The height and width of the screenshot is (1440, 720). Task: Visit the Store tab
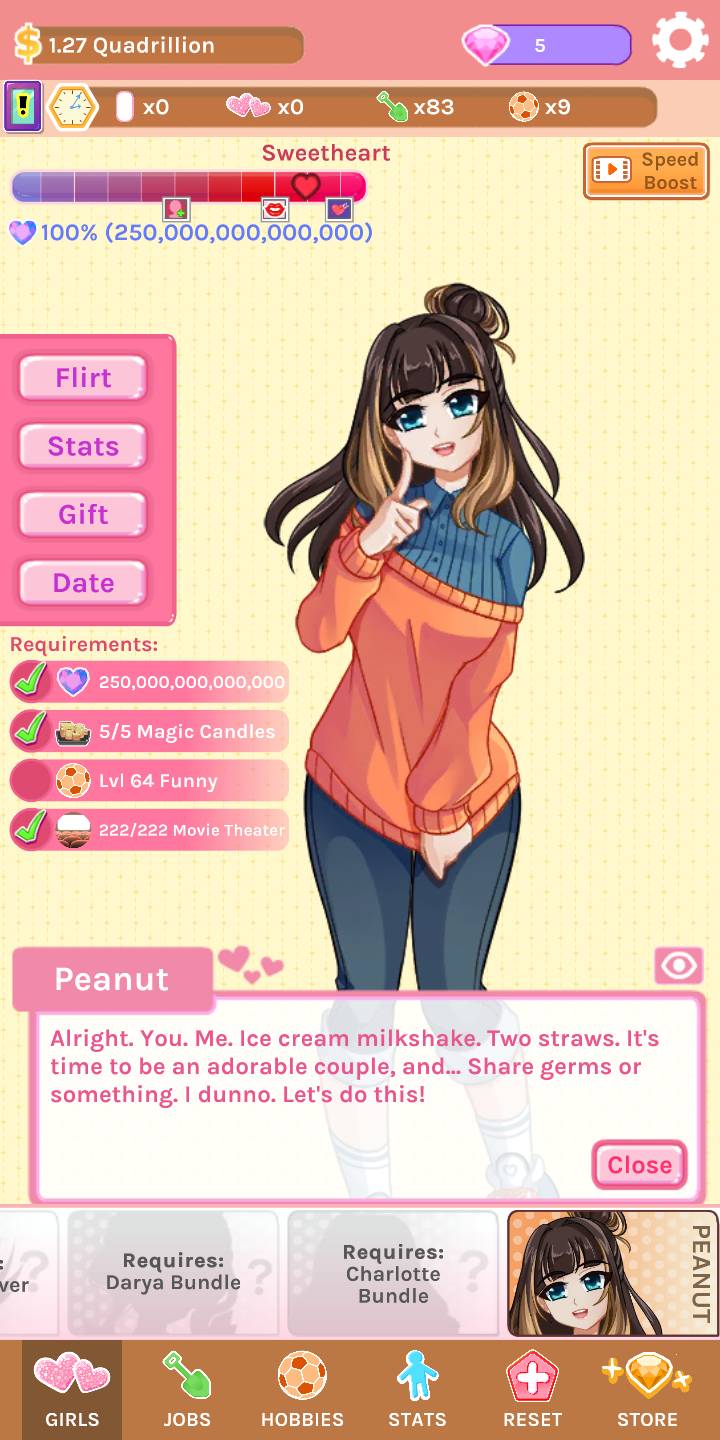click(x=647, y=1390)
